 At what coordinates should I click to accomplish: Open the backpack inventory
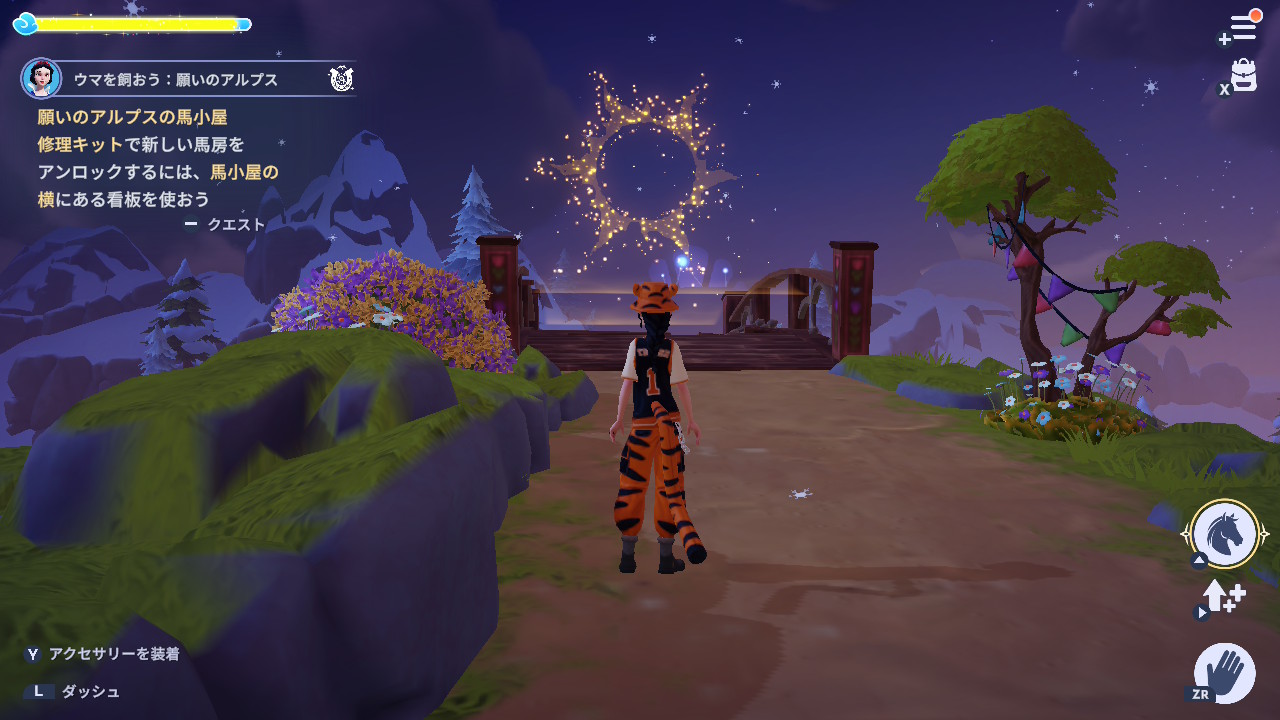click(1243, 75)
